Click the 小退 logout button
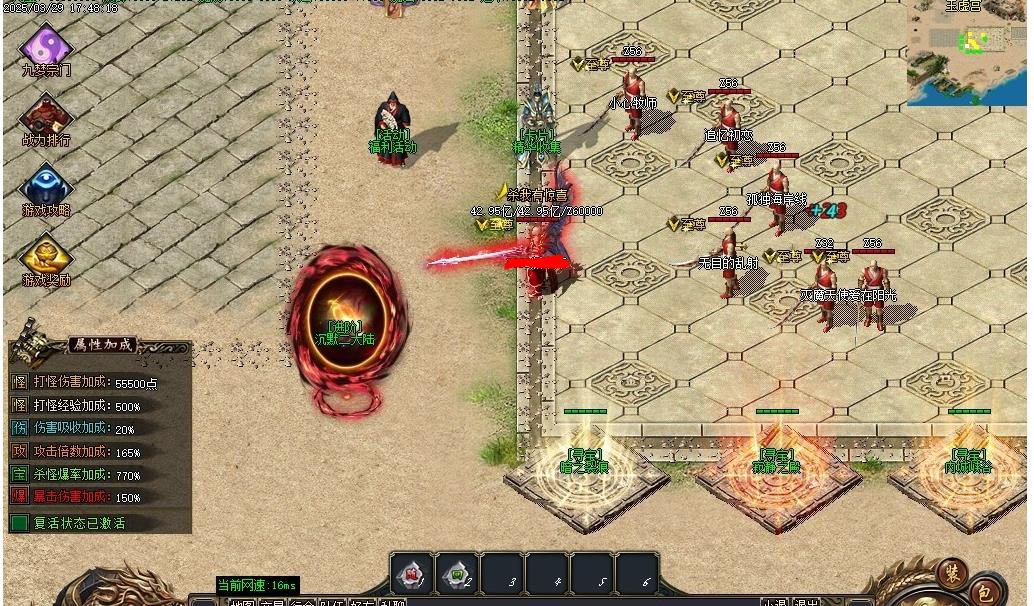1034x606 pixels. coord(774,602)
